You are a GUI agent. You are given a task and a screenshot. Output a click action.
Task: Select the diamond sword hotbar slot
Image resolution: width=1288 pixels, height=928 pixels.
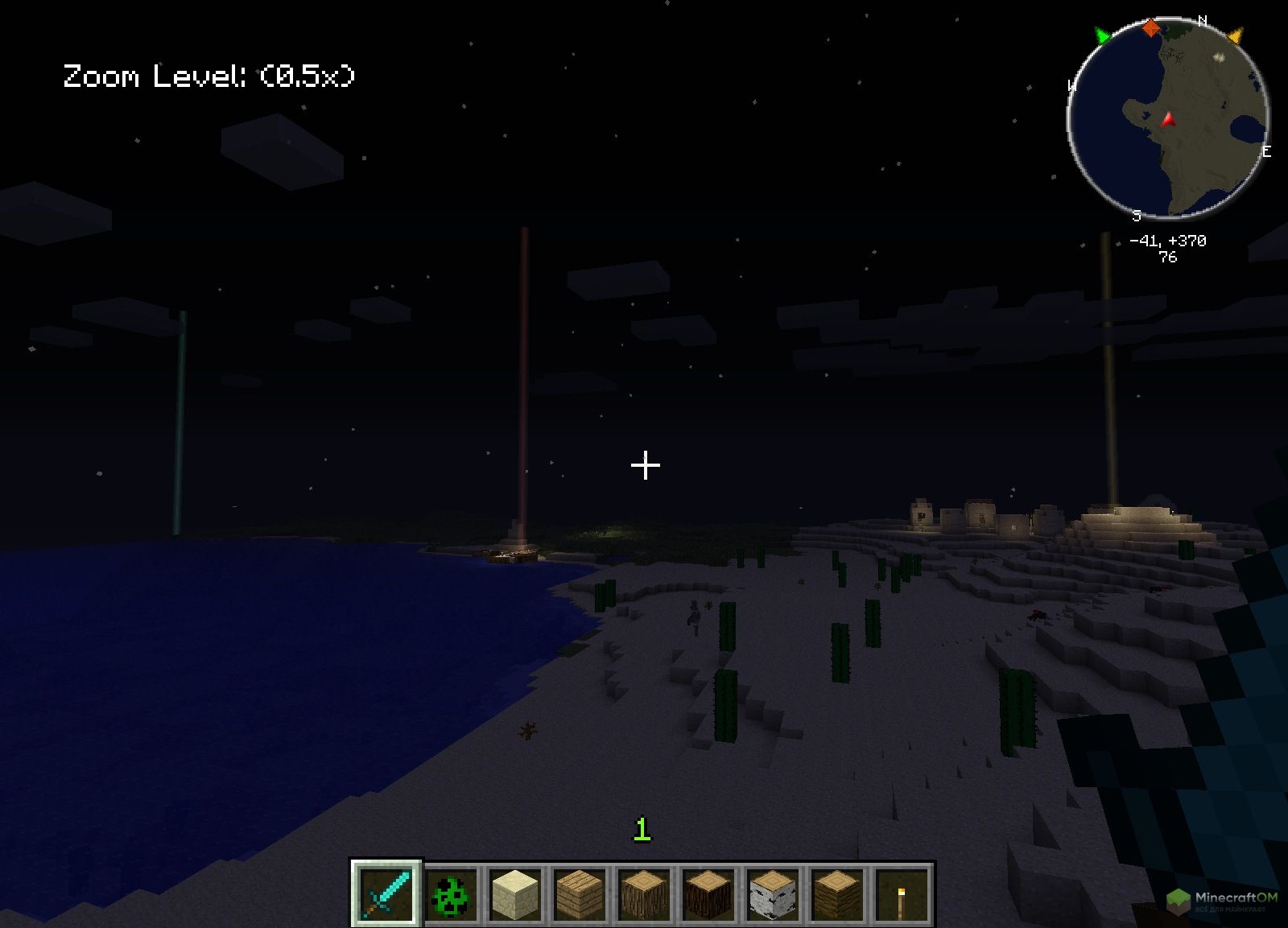point(386,893)
